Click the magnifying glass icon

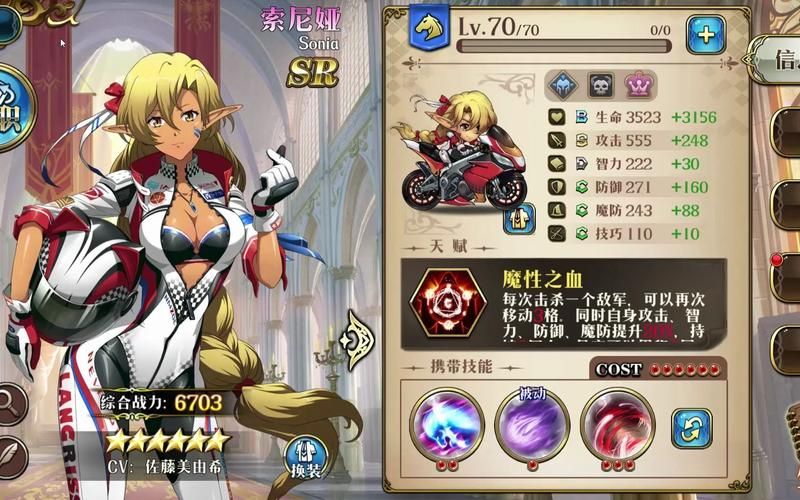(x=10, y=404)
